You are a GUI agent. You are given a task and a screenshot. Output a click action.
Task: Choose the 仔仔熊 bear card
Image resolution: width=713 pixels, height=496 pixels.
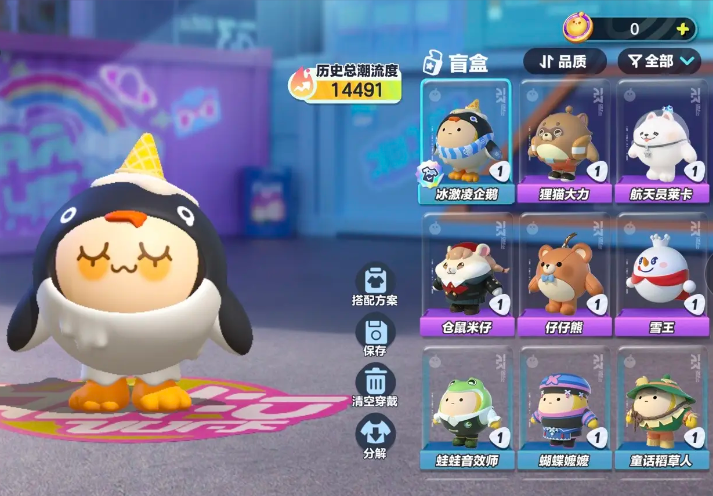click(564, 275)
